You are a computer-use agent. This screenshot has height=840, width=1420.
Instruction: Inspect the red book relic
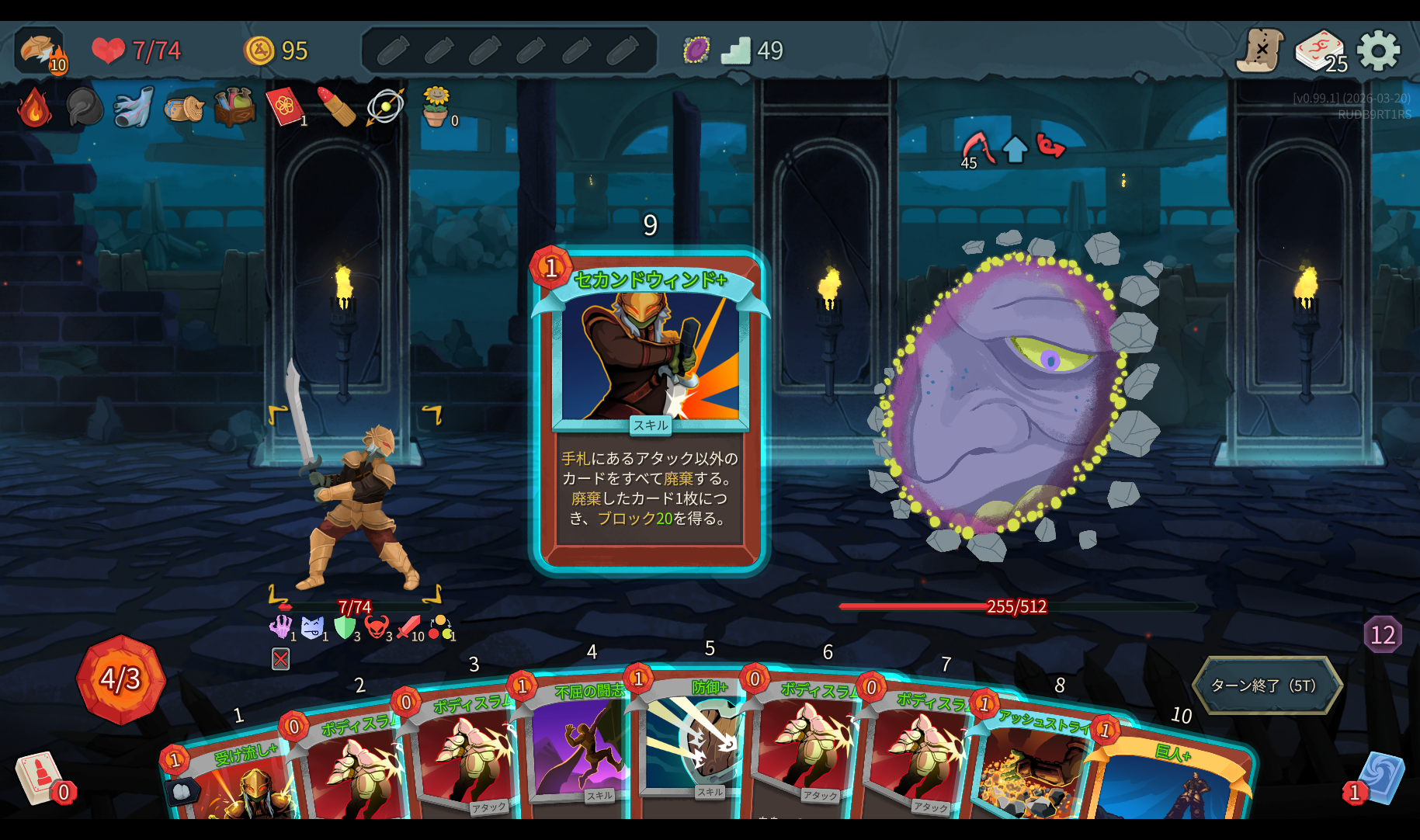(x=285, y=106)
